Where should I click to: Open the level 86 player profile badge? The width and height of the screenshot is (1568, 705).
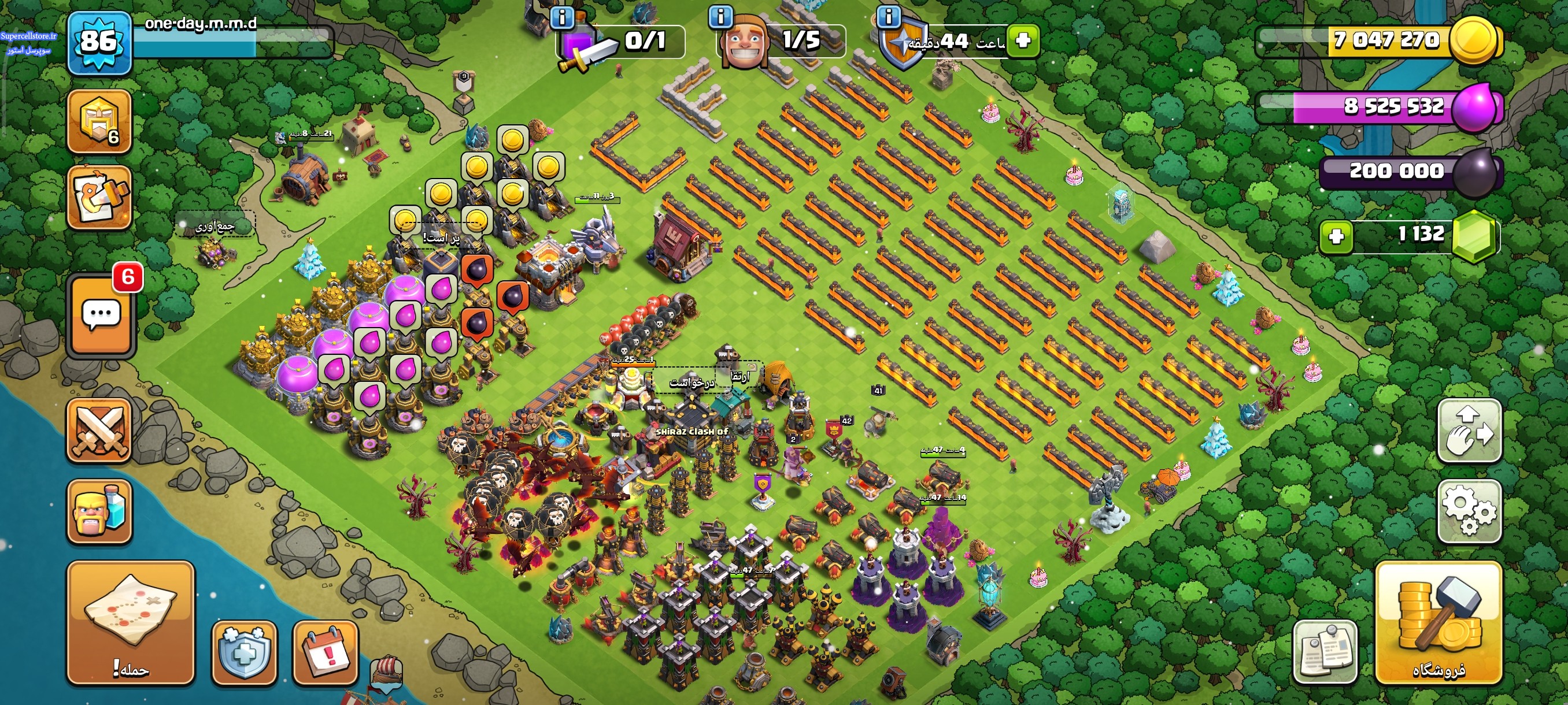coord(99,43)
